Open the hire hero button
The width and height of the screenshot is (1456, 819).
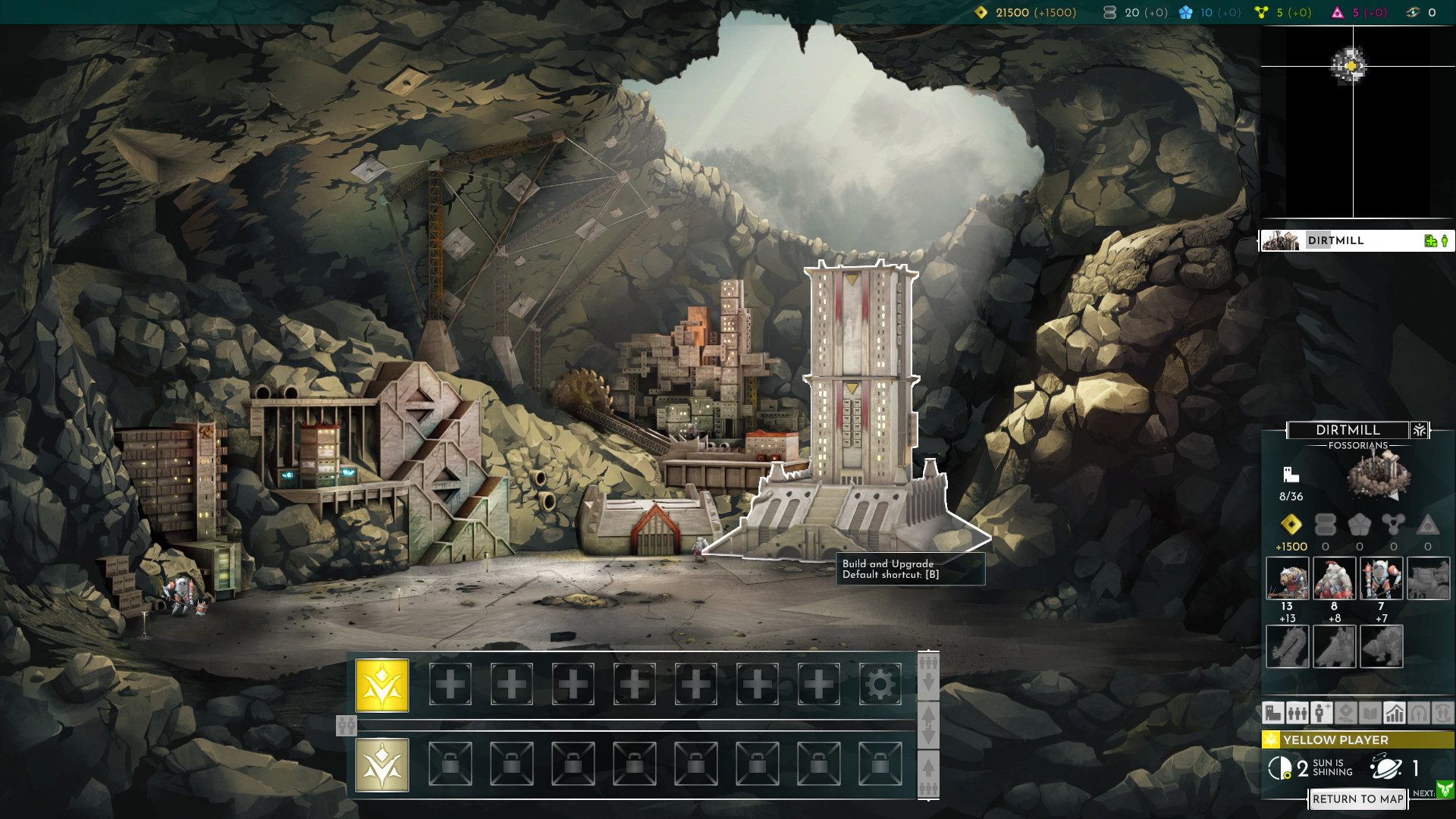pos(1321,713)
